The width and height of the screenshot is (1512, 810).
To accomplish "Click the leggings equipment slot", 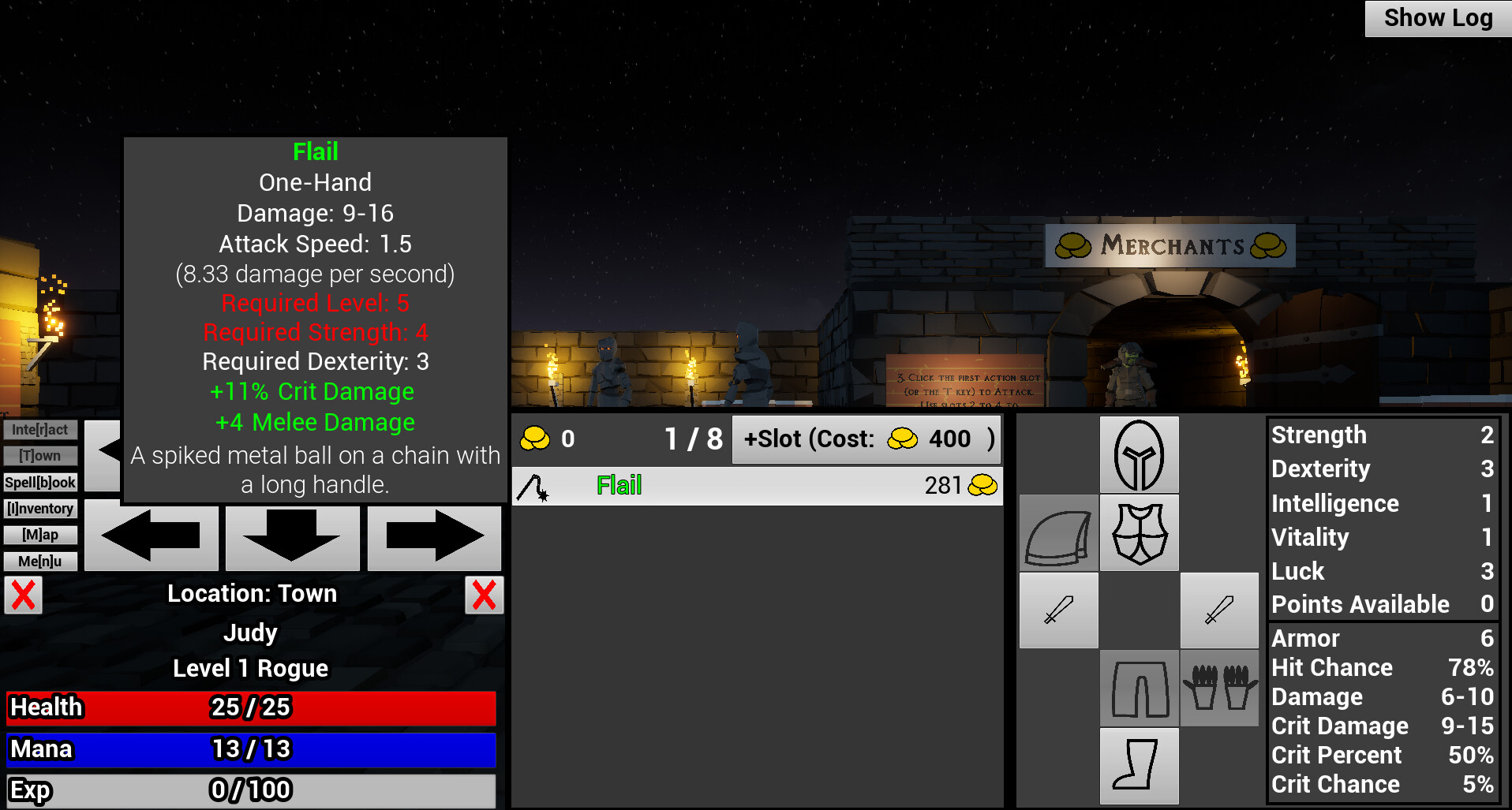I will (1139, 688).
